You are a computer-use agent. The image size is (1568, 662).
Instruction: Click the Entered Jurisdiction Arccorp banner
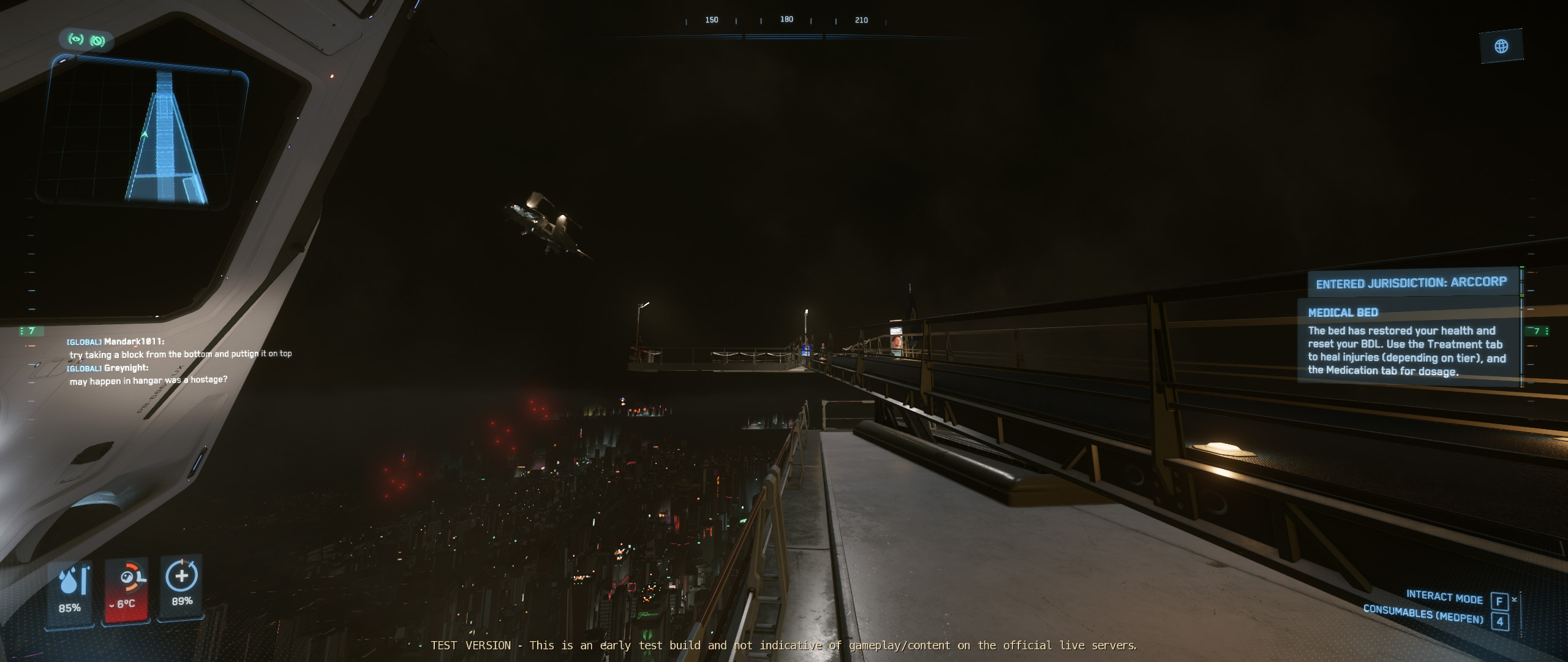[x=1412, y=282]
